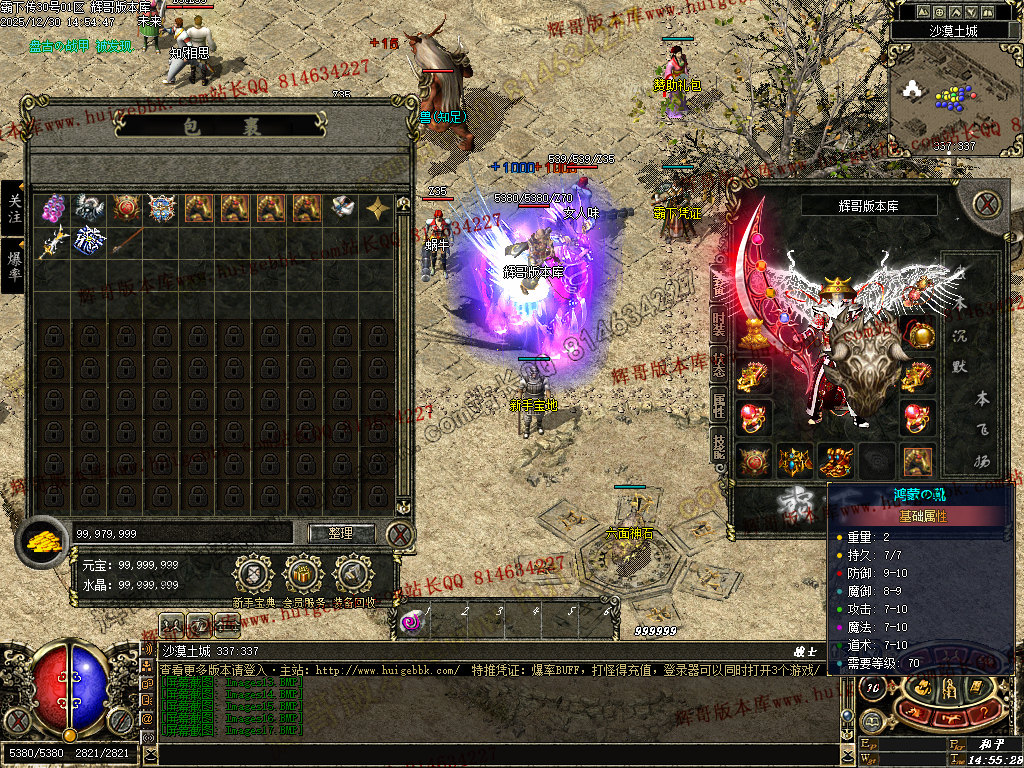
Task: Use the purple swirl hotbar item
Action: click(x=411, y=622)
